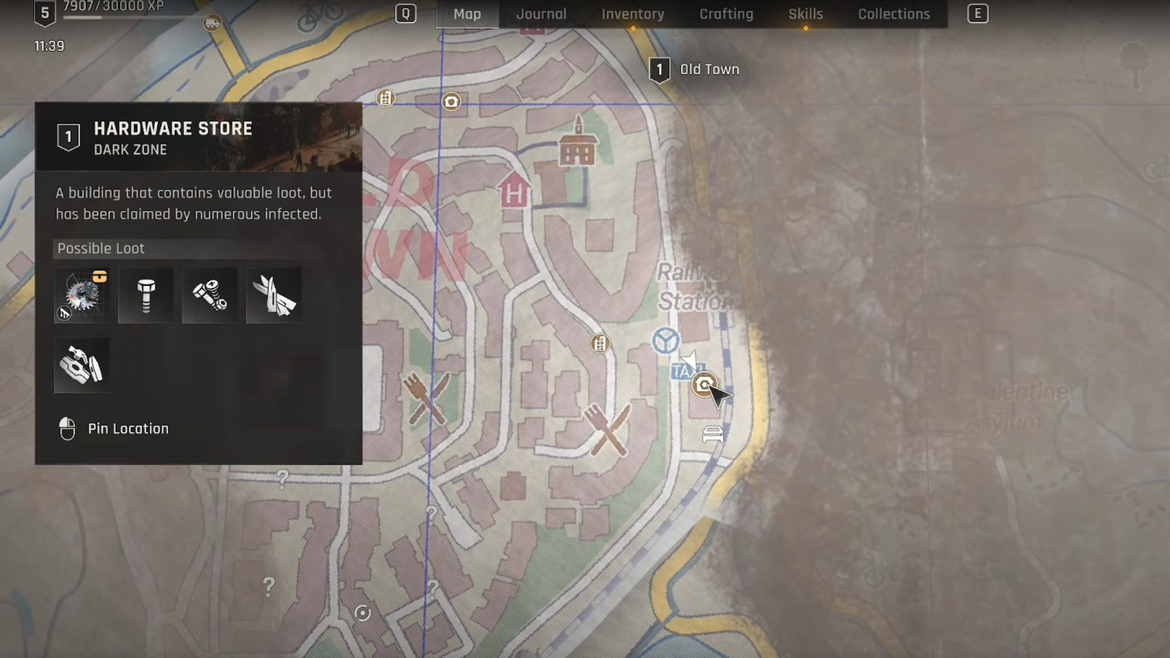This screenshot has height=658, width=1170.
Task: Click the circular target map marker
Action: click(363, 613)
